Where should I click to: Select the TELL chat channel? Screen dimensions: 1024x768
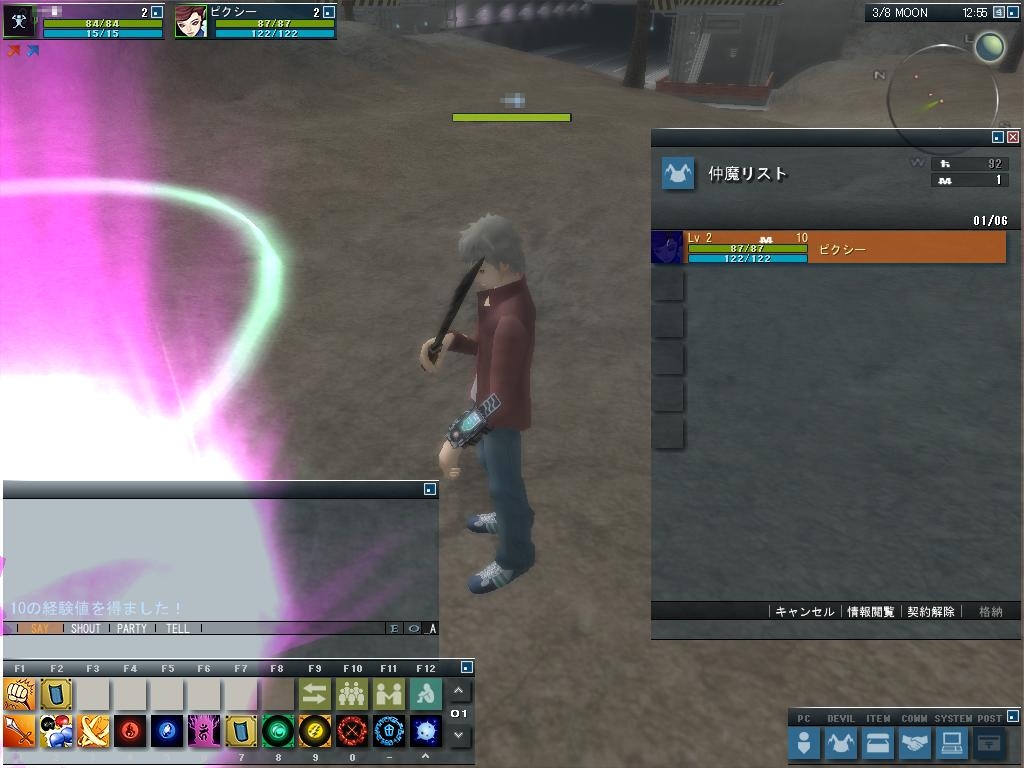(178, 629)
